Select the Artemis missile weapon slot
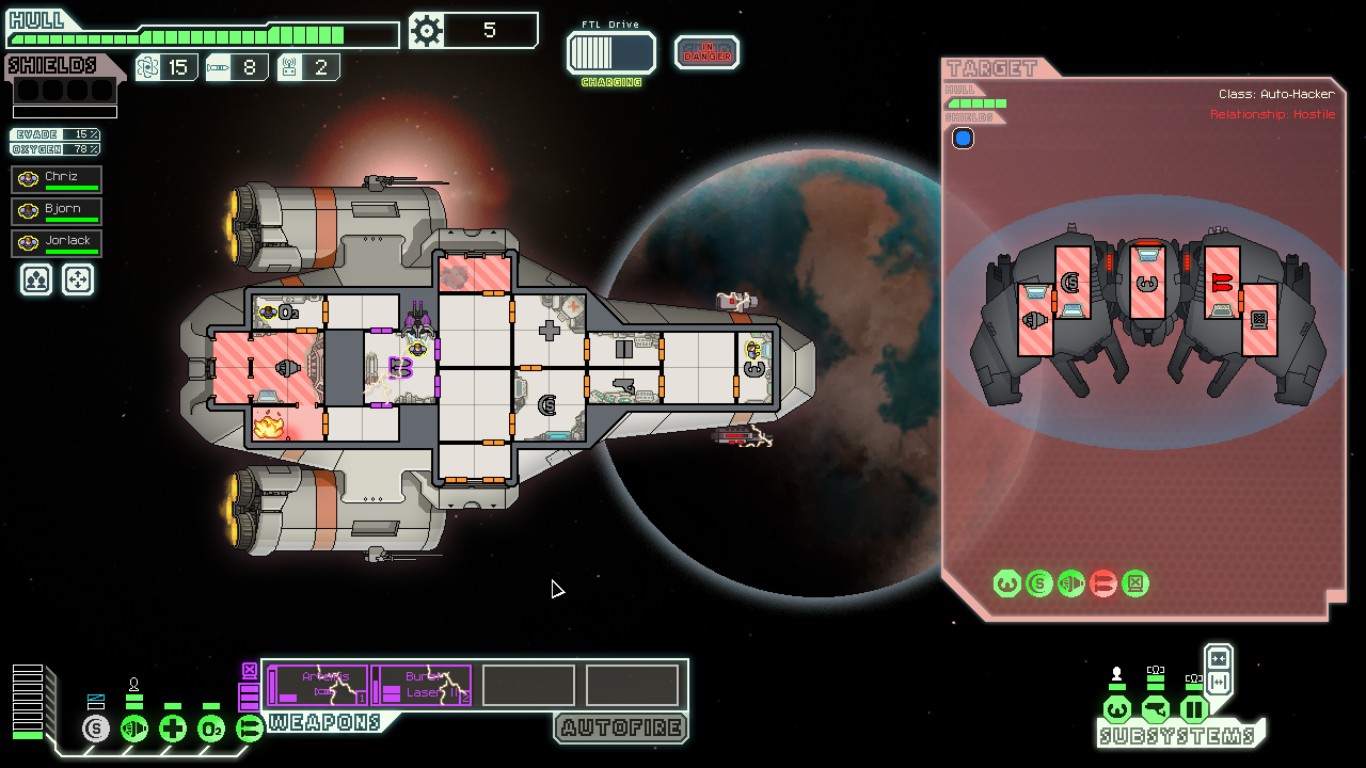 tap(318, 685)
